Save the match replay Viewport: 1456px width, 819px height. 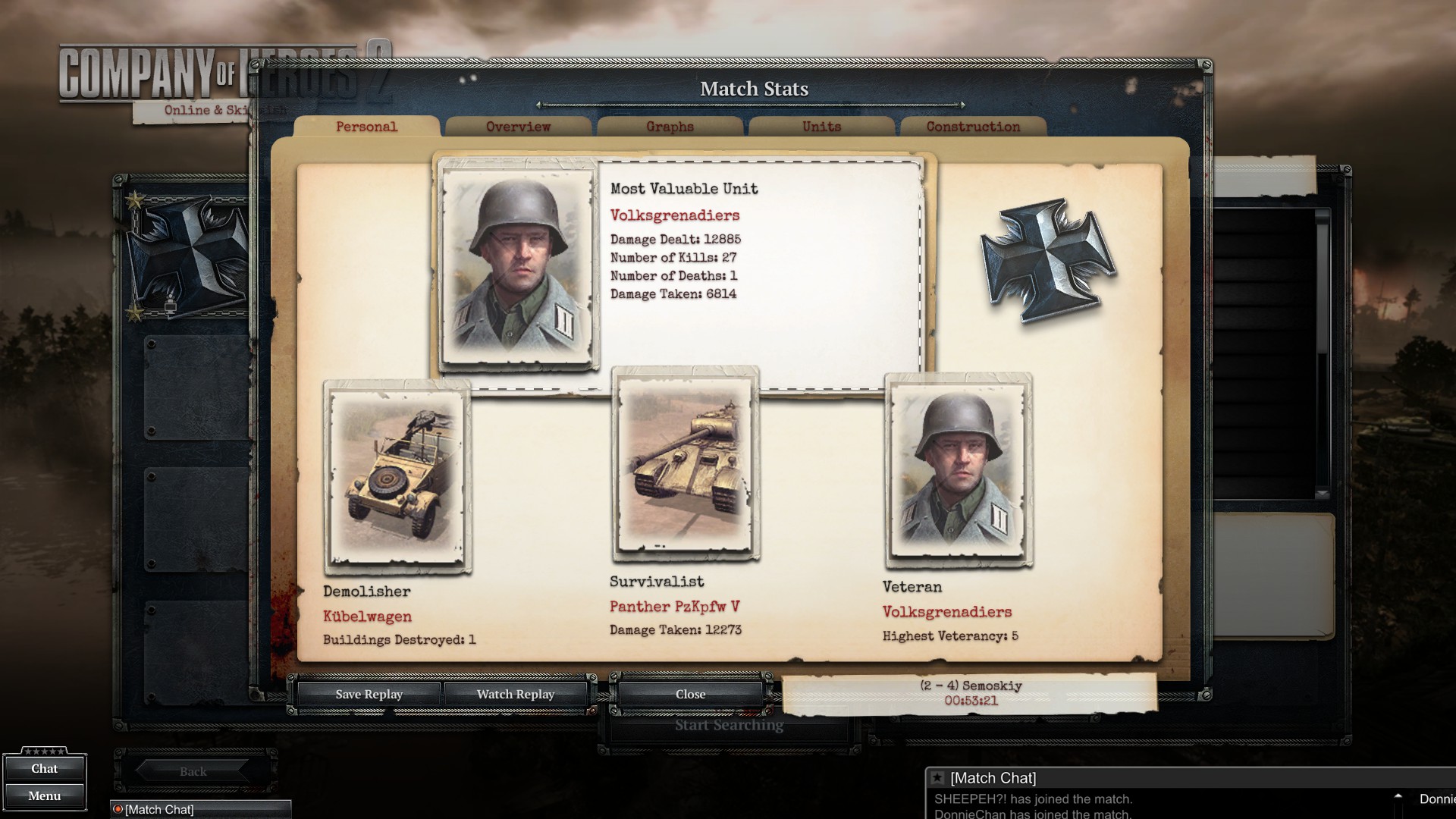click(x=369, y=694)
